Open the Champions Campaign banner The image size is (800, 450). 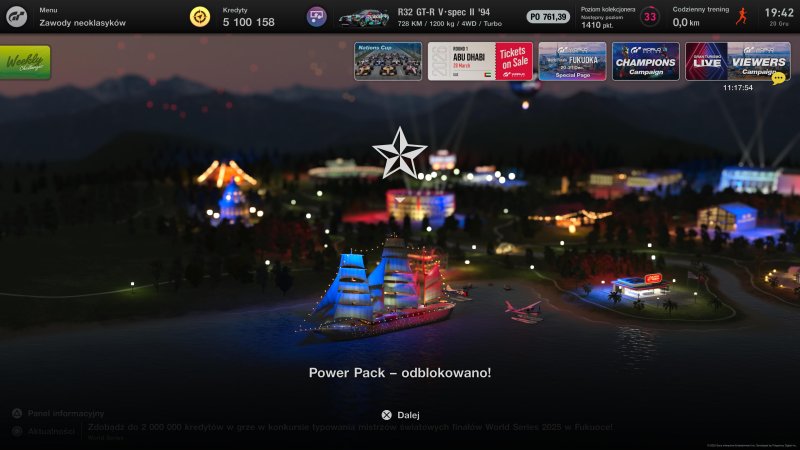(645, 61)
